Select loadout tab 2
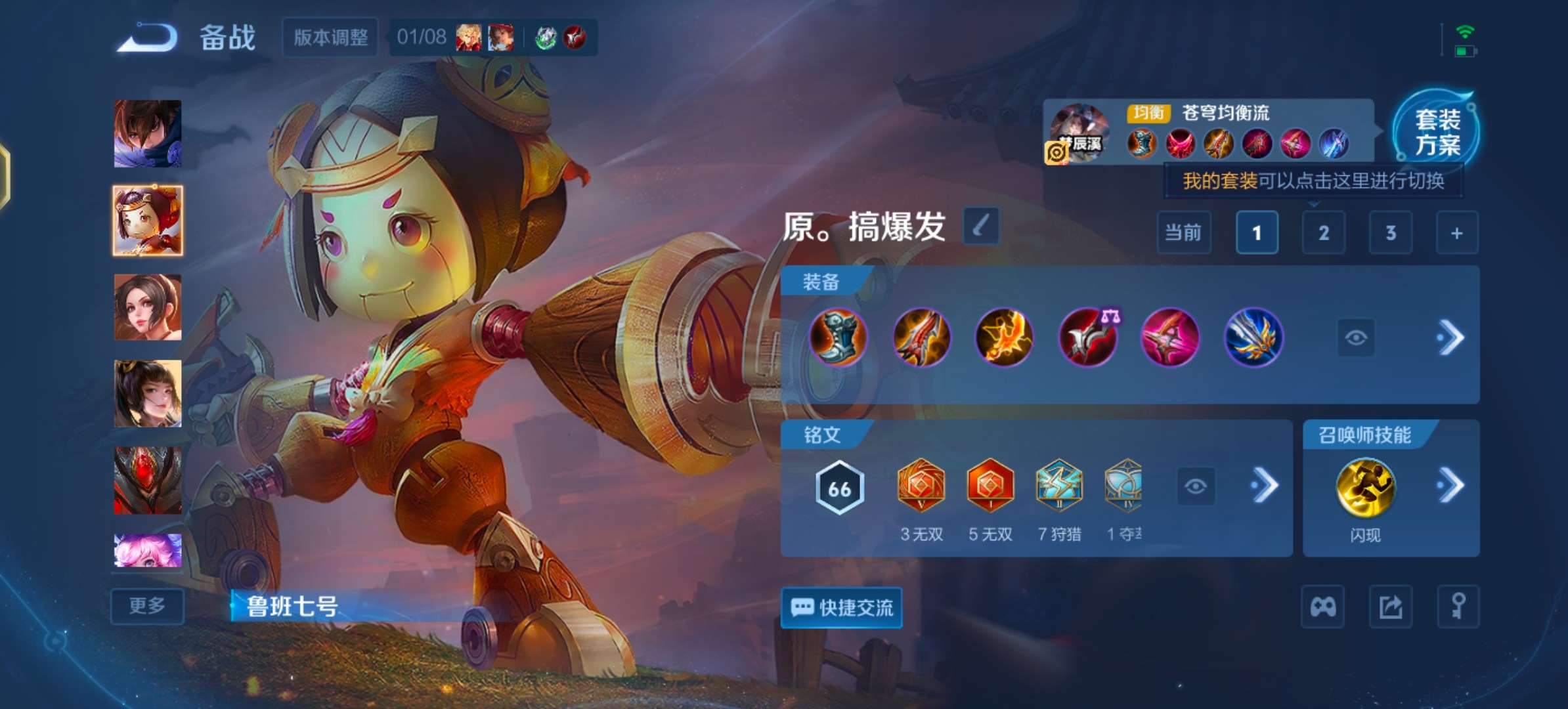This screenshot has width=1568, height=709. tap(1323, 233)
